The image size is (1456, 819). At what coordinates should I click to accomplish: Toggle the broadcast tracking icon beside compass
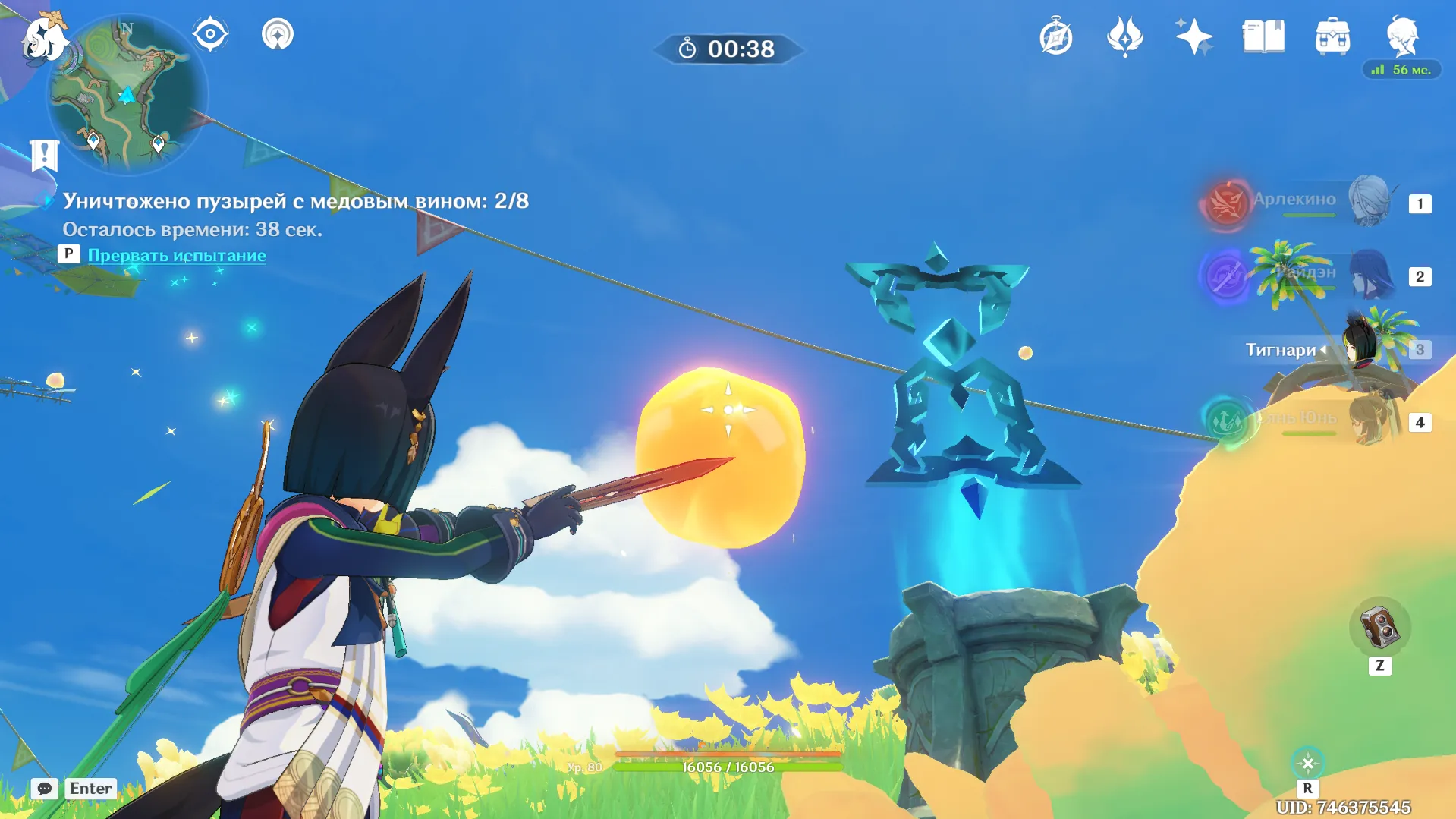coord(277,33)
